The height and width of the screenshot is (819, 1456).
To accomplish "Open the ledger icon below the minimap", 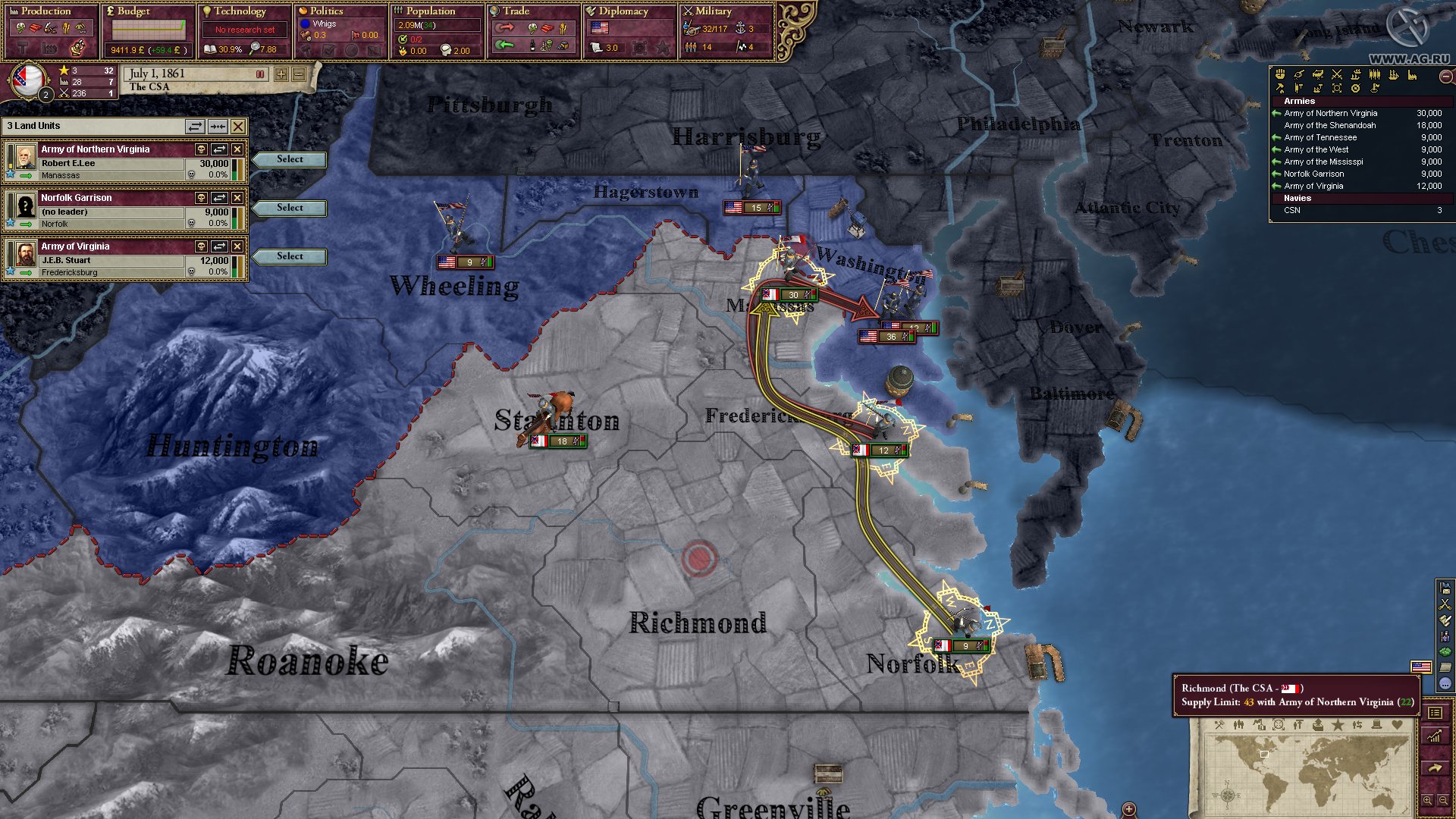I will click(1436, 711).
